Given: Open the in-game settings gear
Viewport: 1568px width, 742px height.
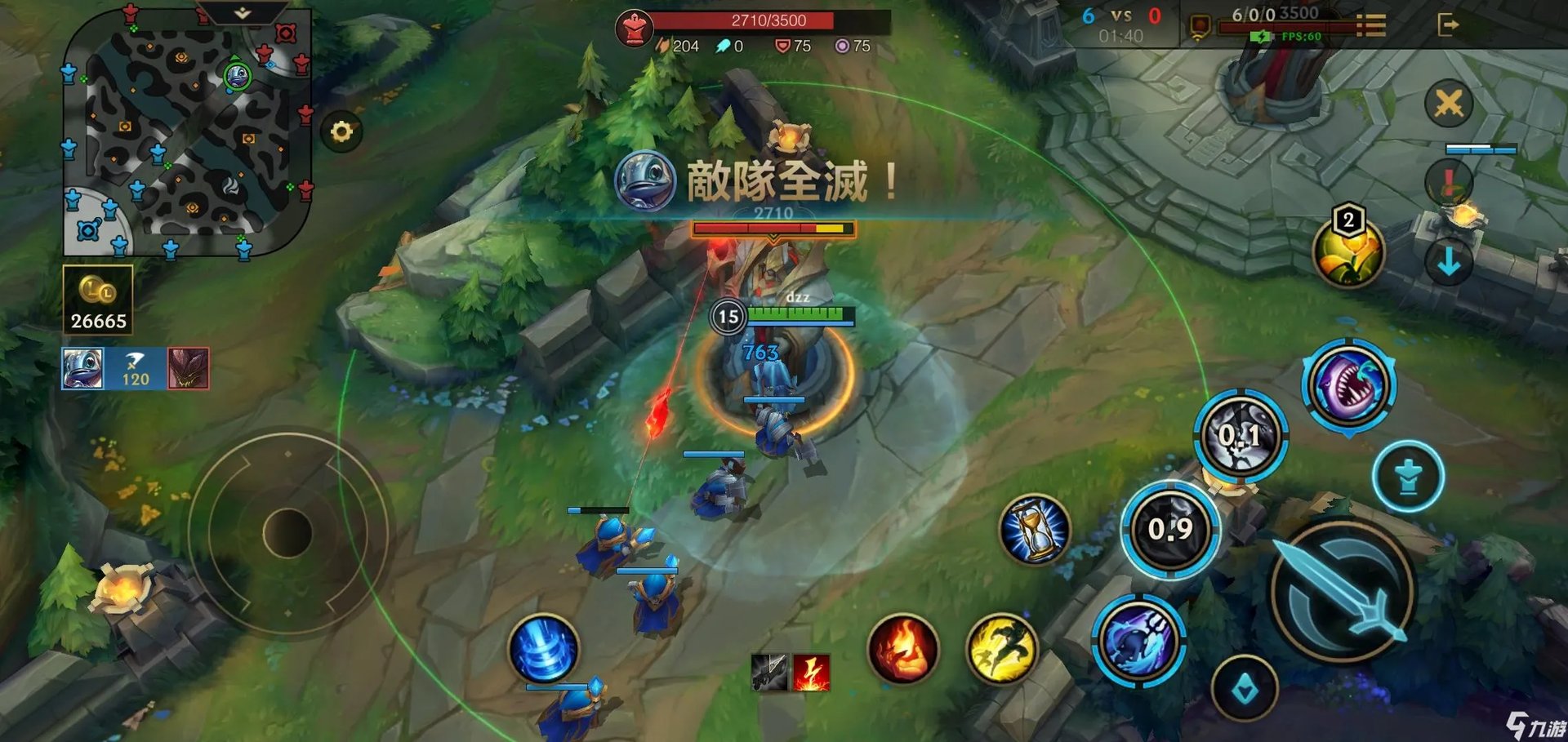Looking at the screenshot, I should point(343,129).
